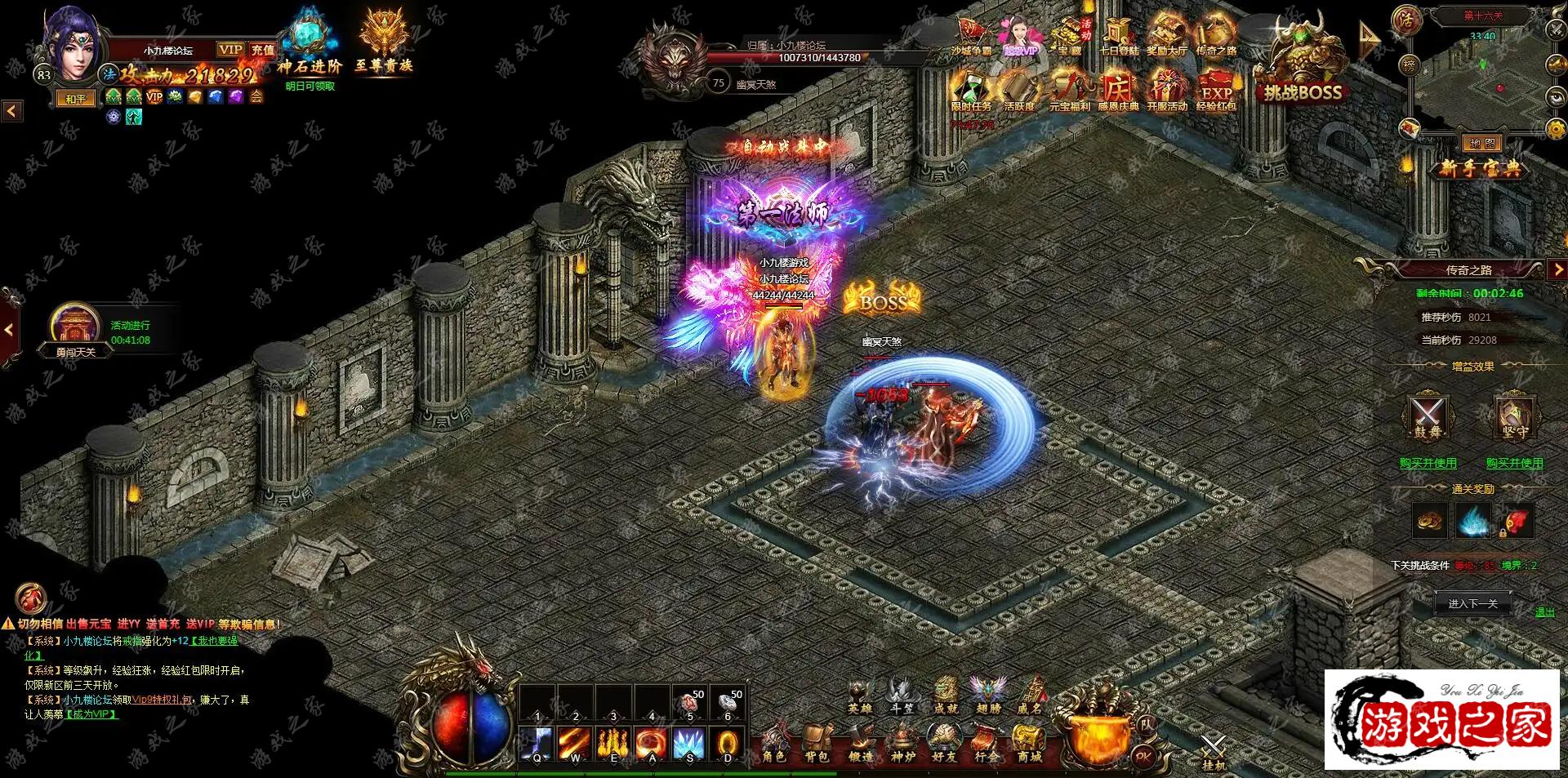Select the 鼓舞 buff icon
1568x778 pixels.
(x=1428, y=417)
